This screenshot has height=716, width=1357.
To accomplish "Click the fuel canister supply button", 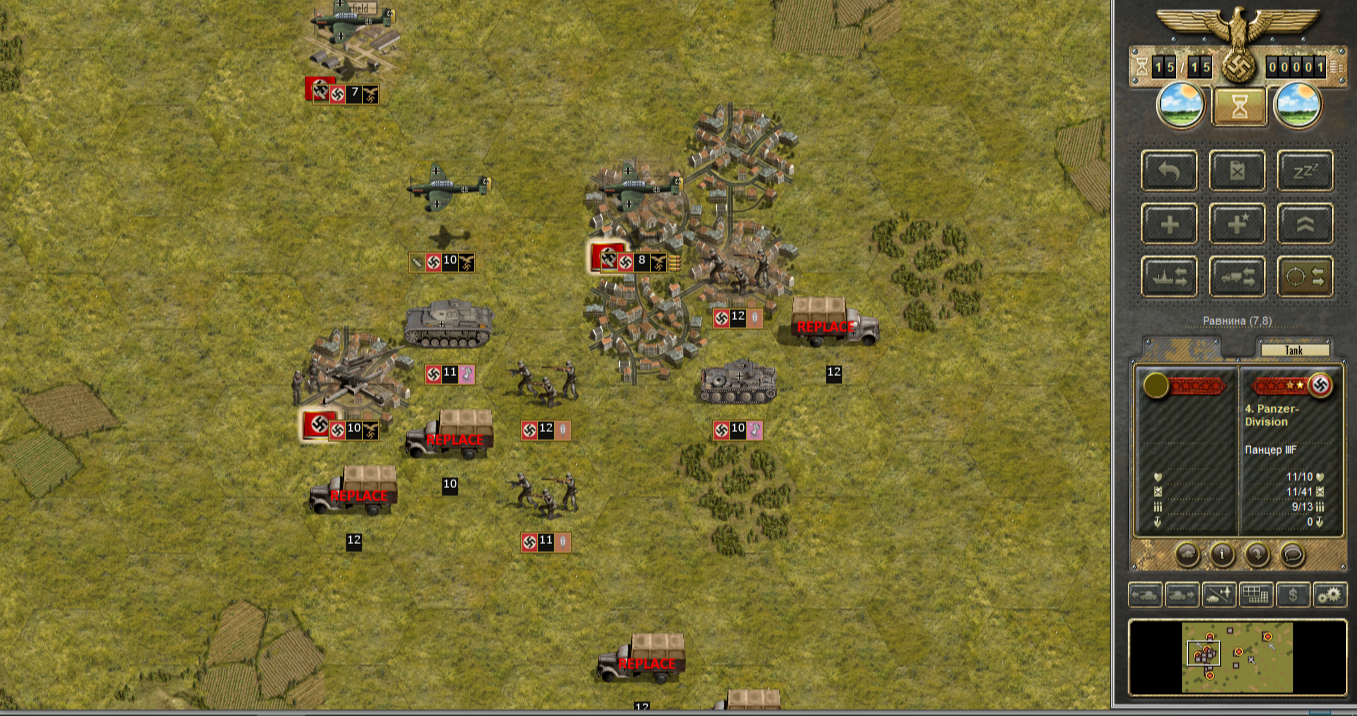I will (1237, 170).
